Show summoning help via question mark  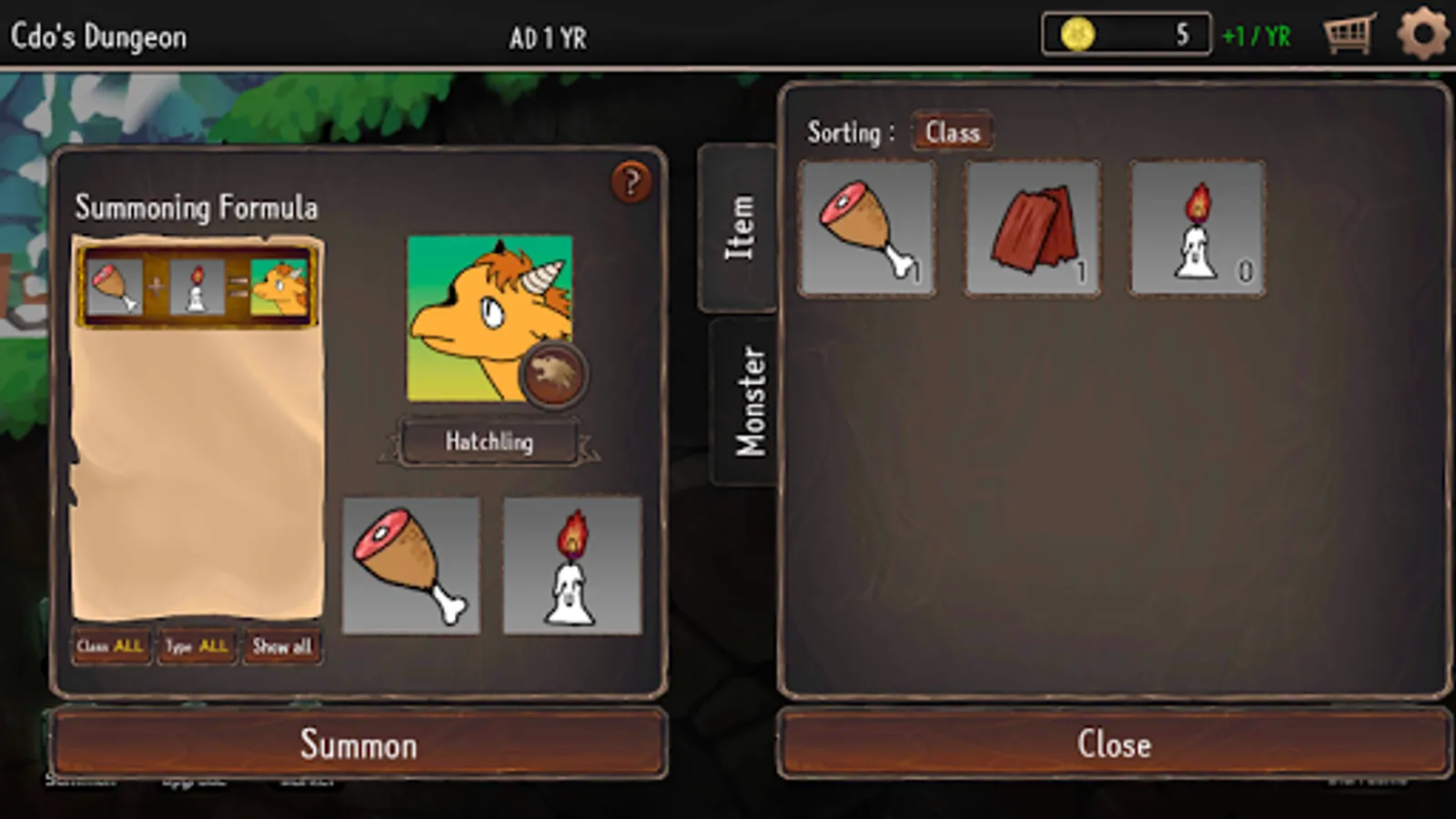(x=632, y=182)
